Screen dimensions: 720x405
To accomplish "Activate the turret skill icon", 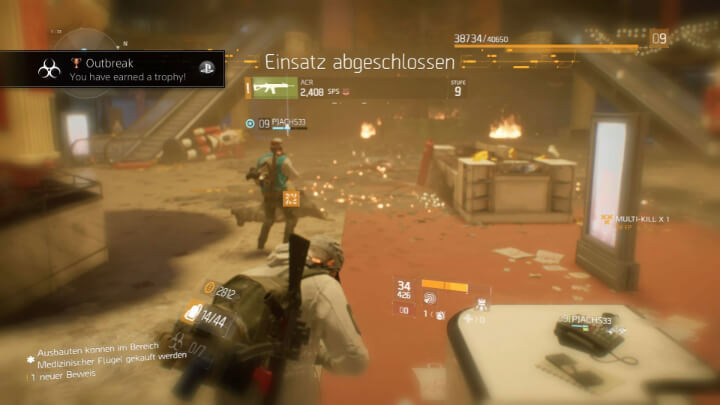I will point(482,304).
